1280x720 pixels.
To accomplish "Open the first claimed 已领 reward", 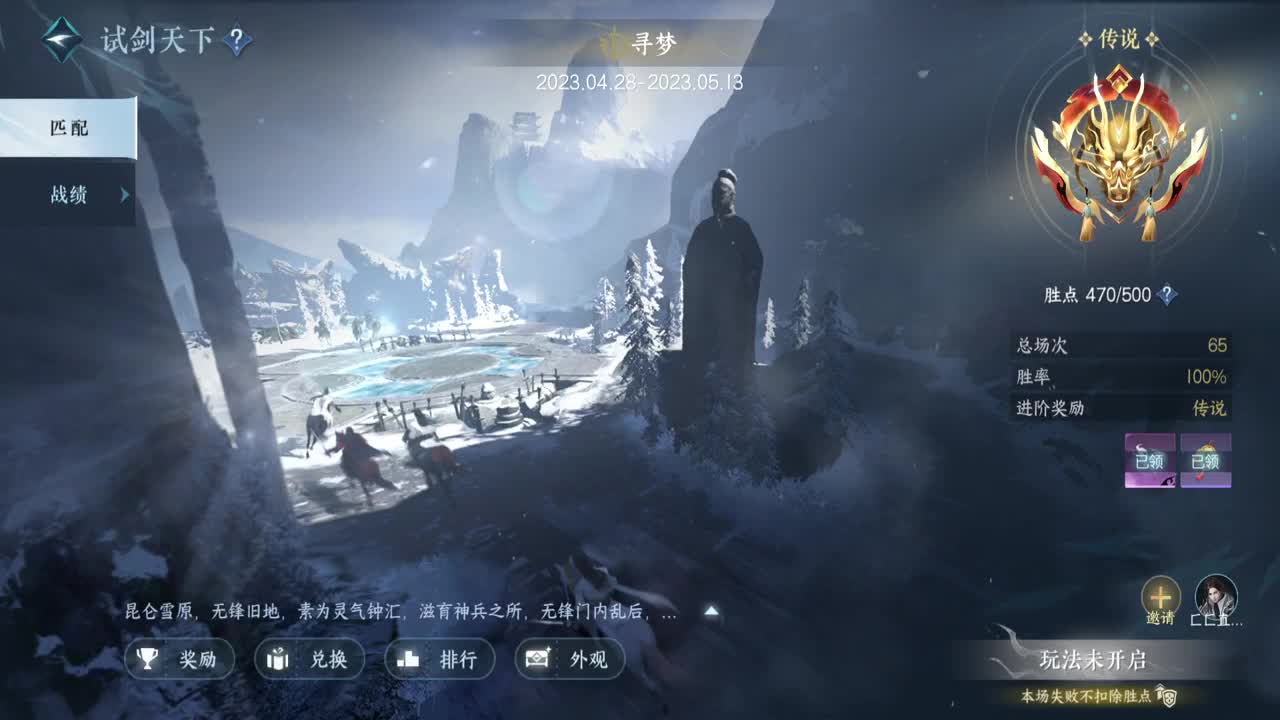I will click(x=1150, y=461).
